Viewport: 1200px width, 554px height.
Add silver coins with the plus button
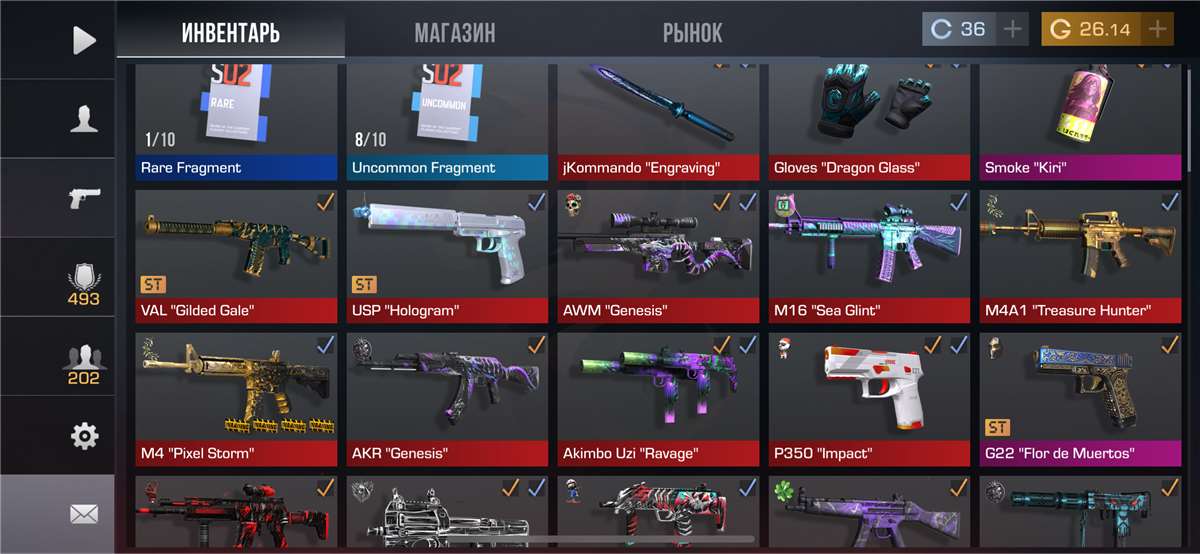[x=1013, y=29]
